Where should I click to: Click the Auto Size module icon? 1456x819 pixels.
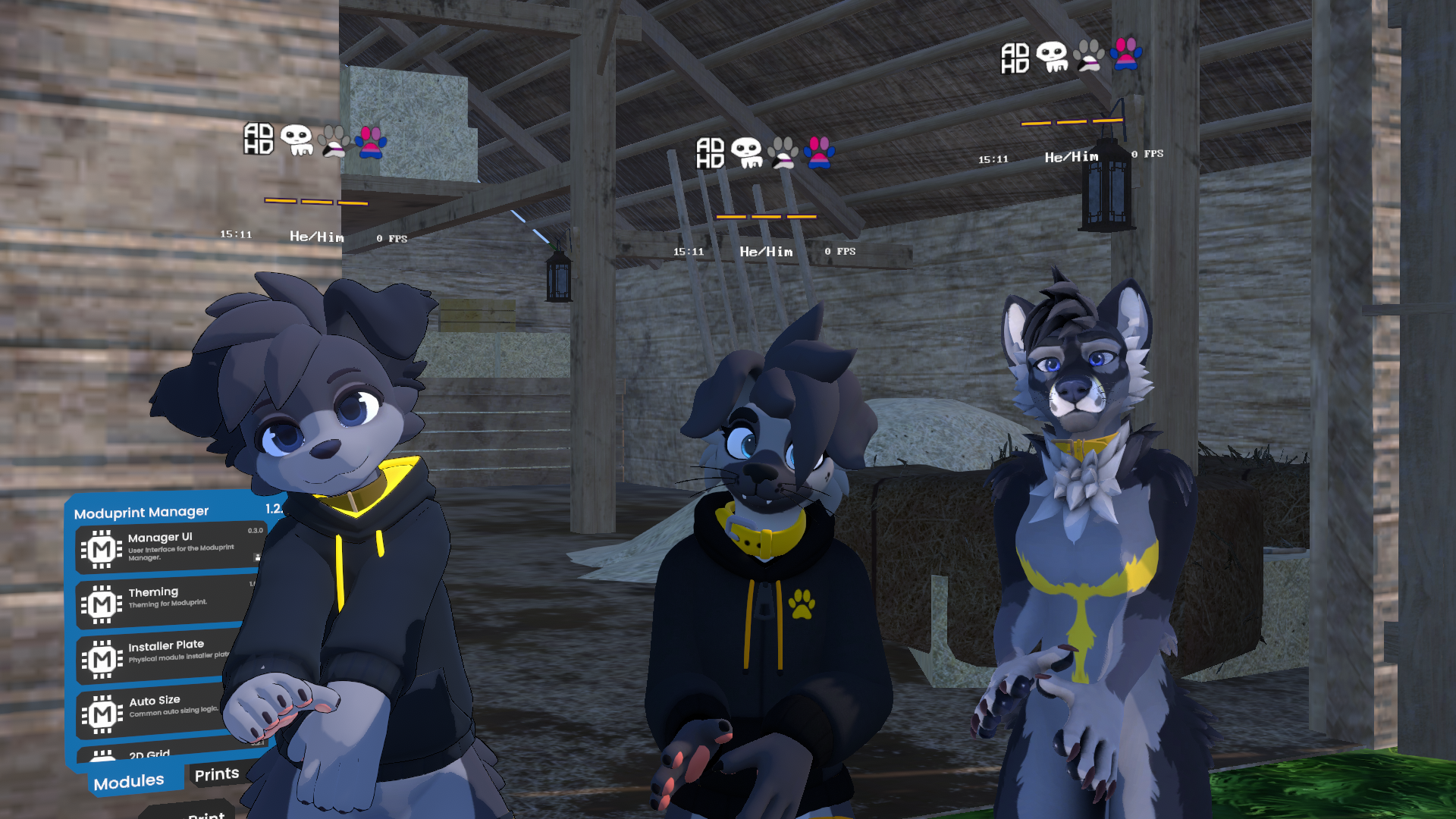tap(101, 714)
